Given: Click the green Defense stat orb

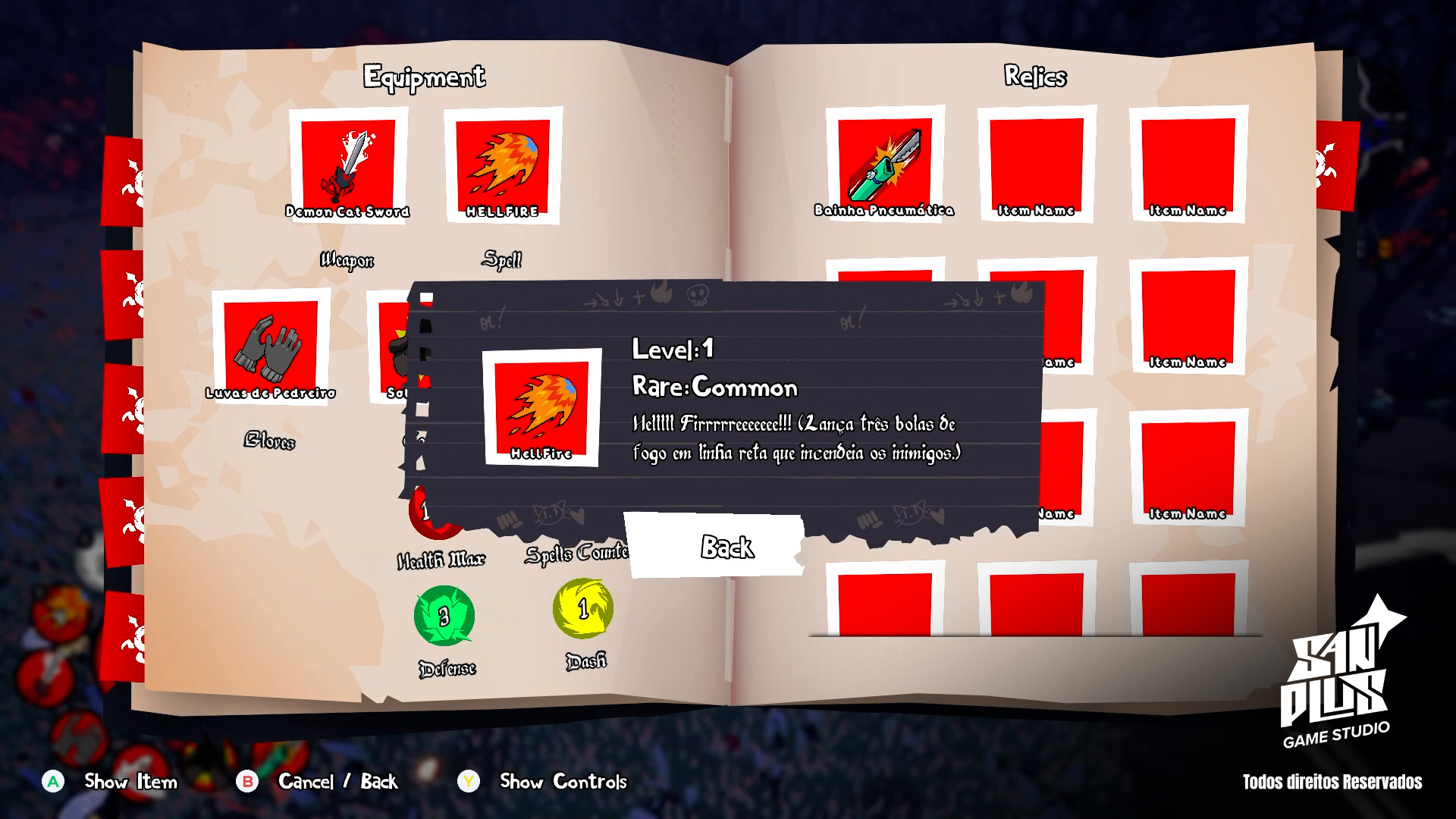Looking at the screenshot, I should click(444, 616).
